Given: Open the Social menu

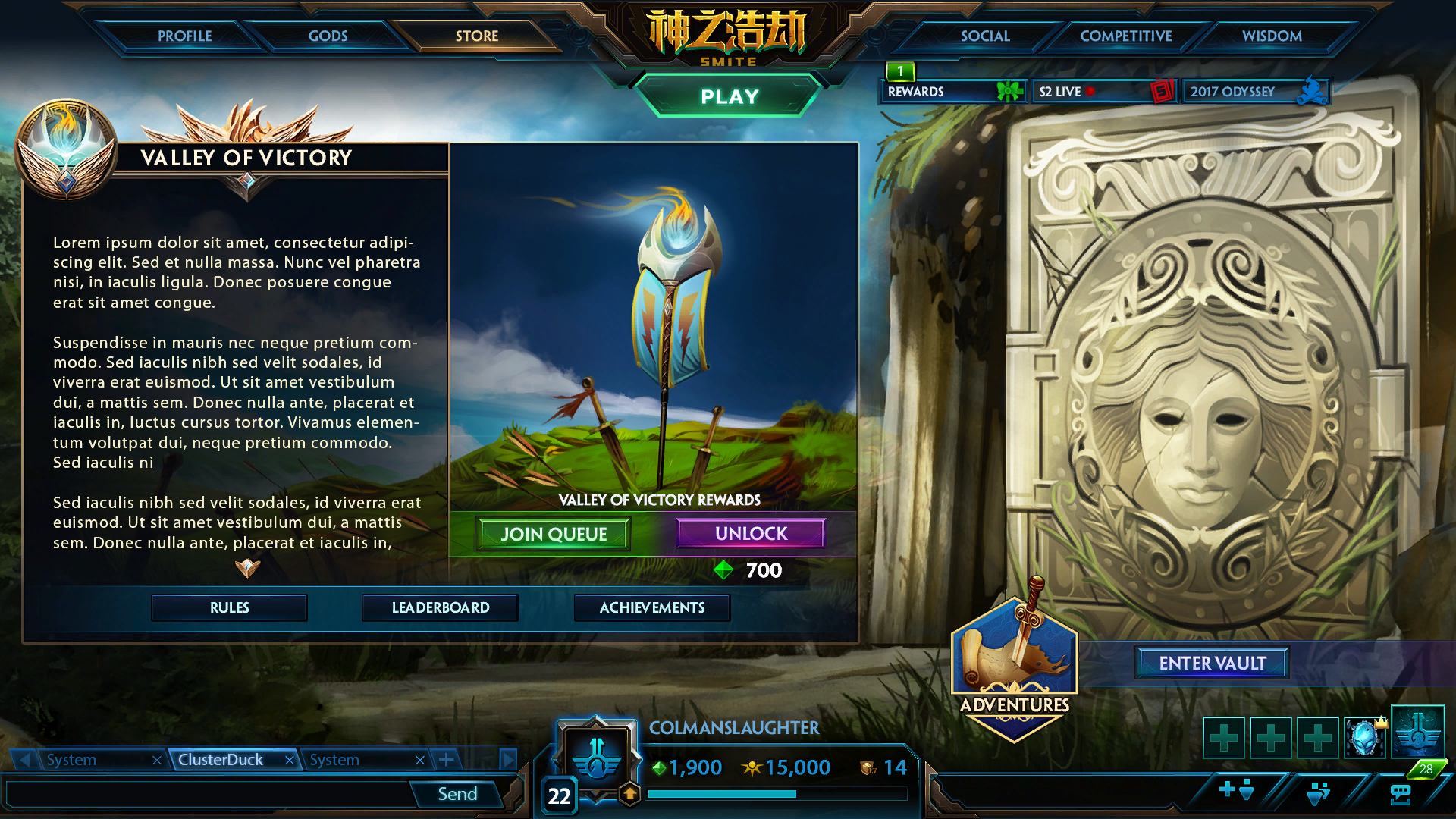Looking at the screenshot, I should (x=984, y=36).
